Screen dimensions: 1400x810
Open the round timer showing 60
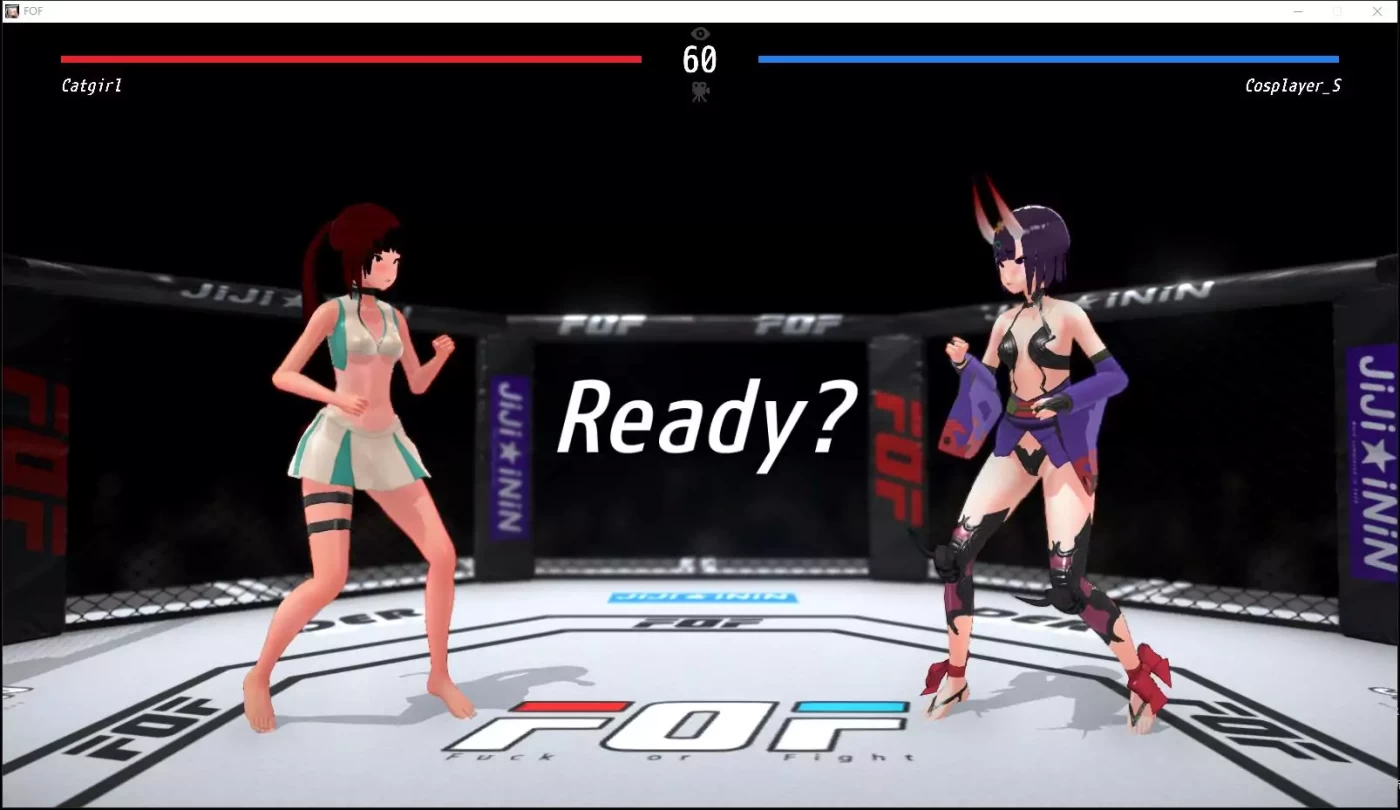pyautogui.click(x=700, y=60)
